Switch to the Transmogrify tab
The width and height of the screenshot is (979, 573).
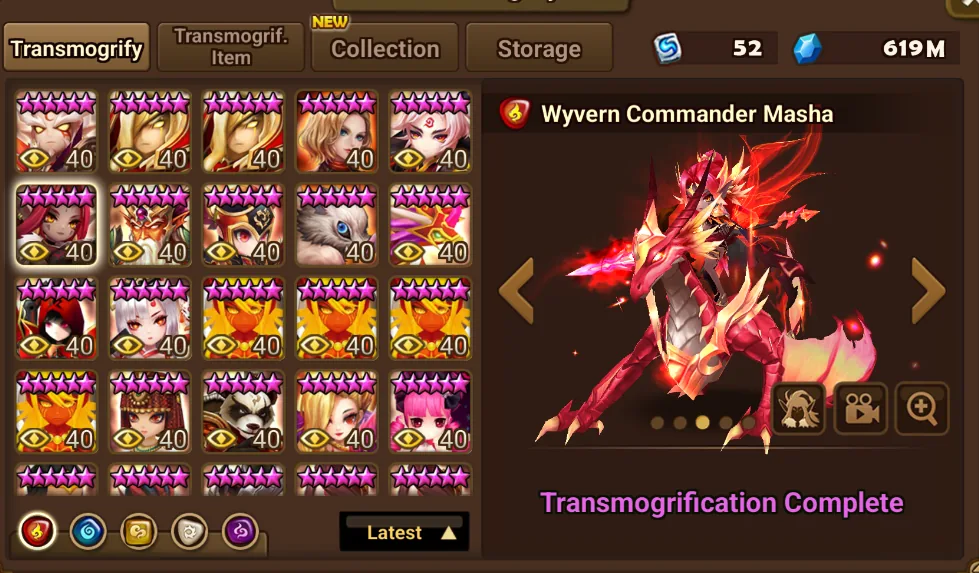coord(77,48)
